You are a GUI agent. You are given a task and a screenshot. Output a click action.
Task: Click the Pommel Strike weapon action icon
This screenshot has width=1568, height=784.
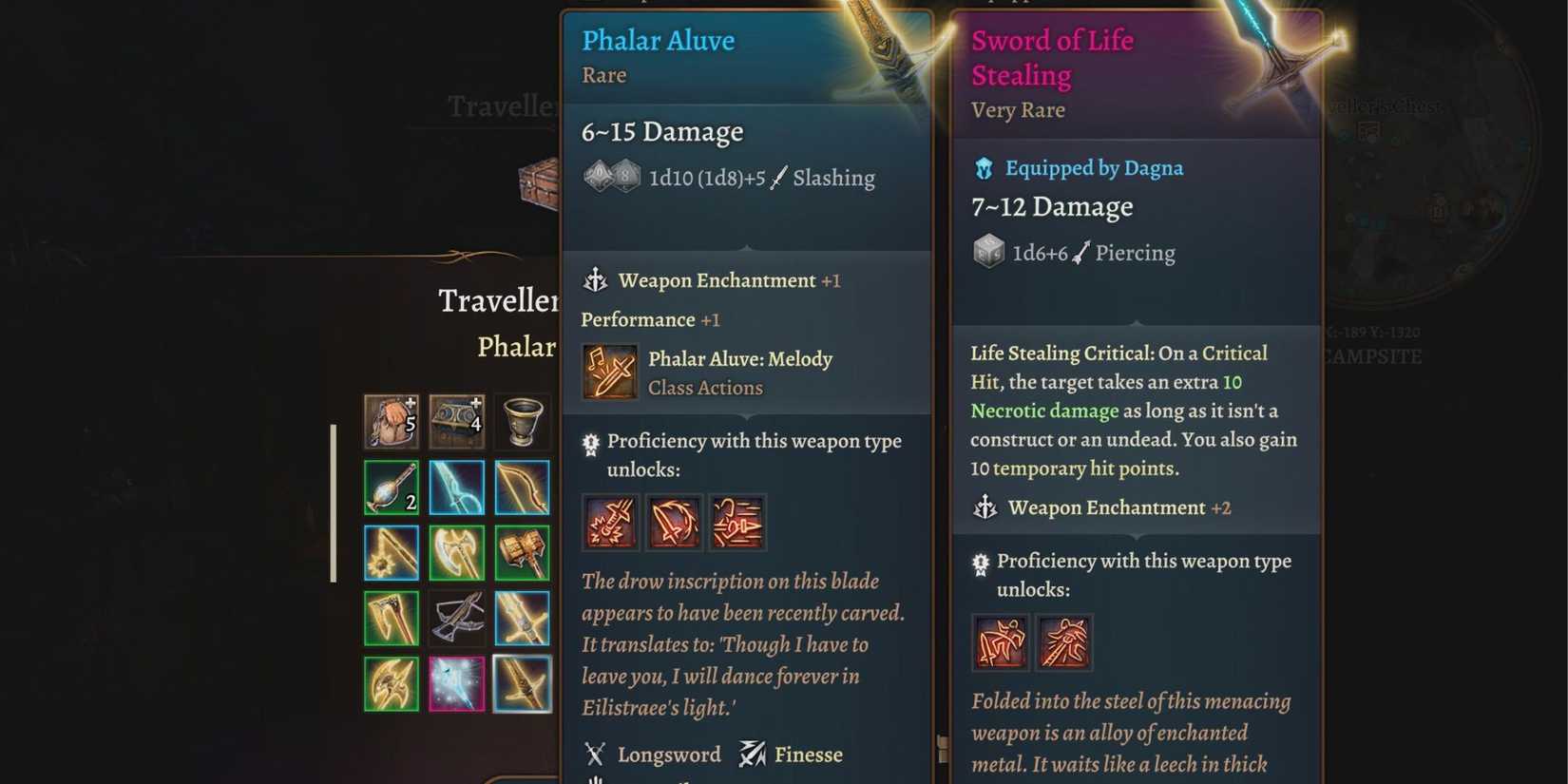point(610,522)
